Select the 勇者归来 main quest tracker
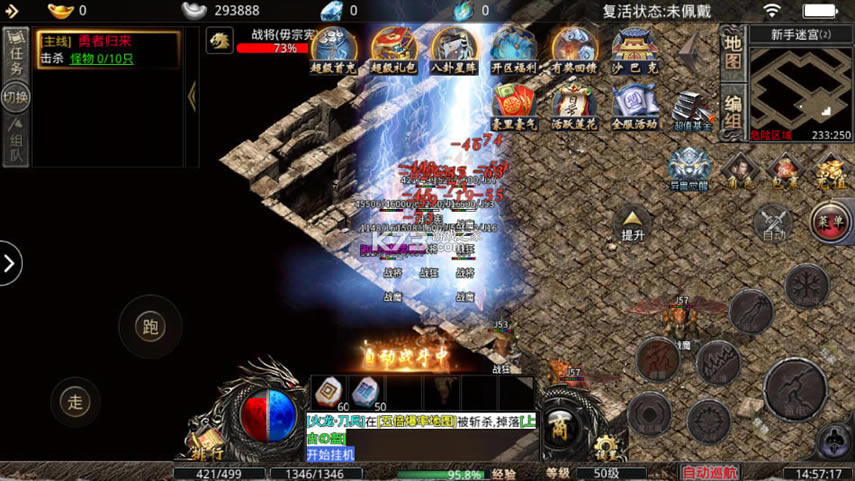The image size is (855, 481). (108, 49)
